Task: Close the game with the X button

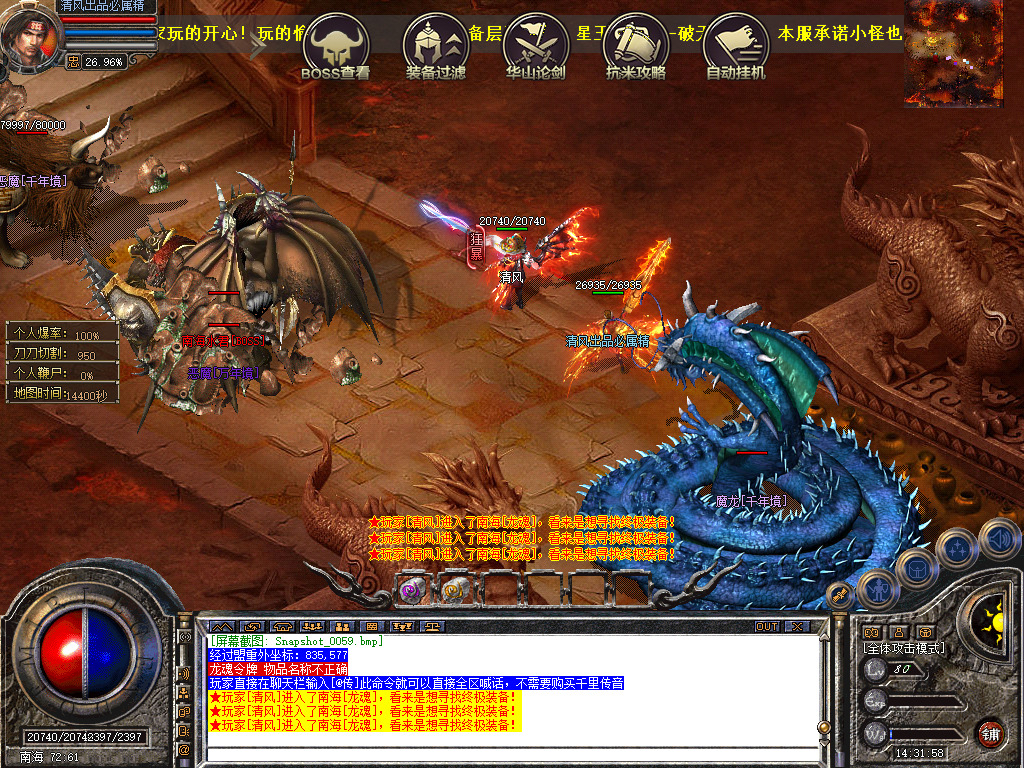Action: point(797,627)
